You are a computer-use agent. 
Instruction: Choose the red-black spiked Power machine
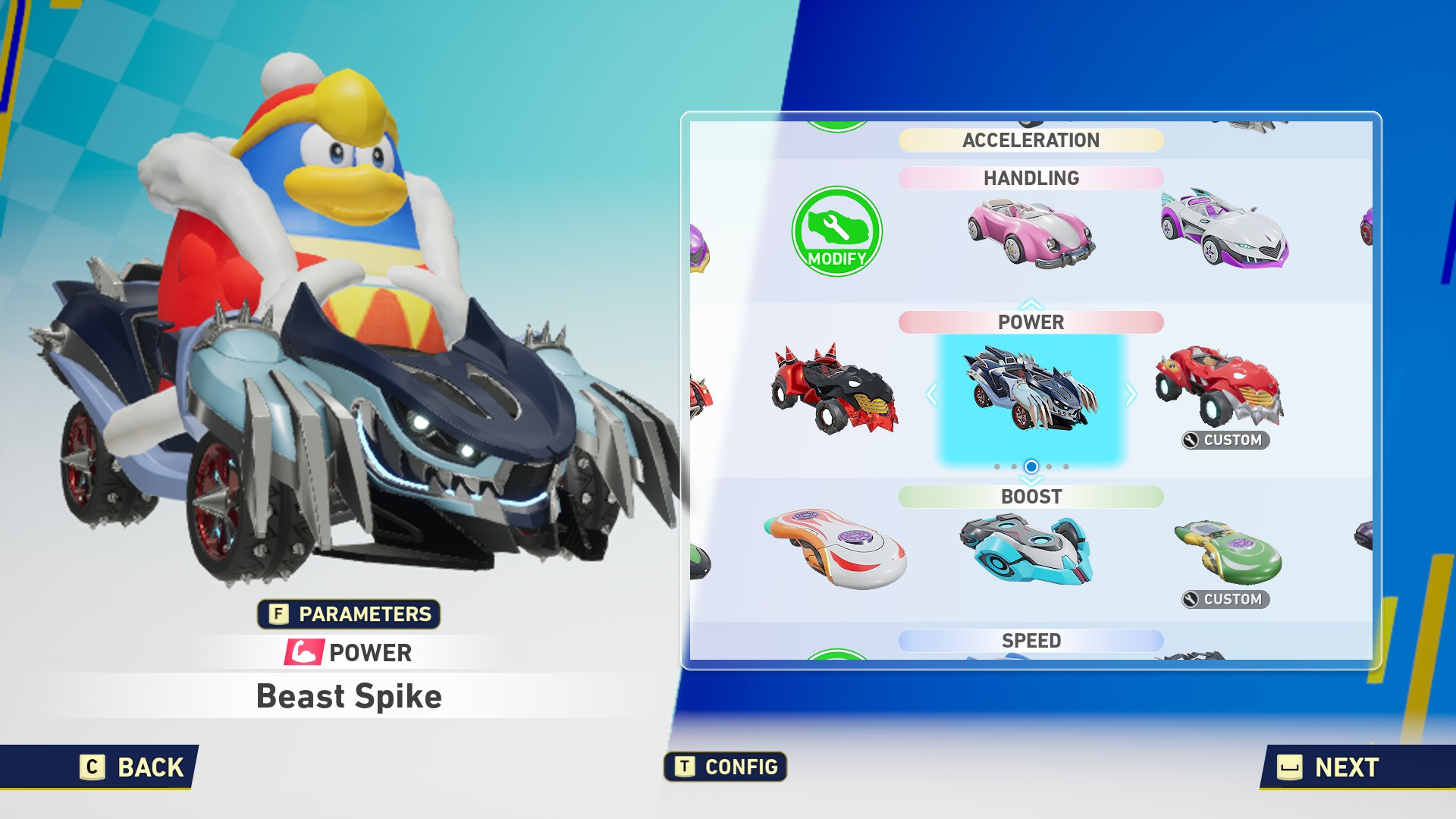(834, 391)
